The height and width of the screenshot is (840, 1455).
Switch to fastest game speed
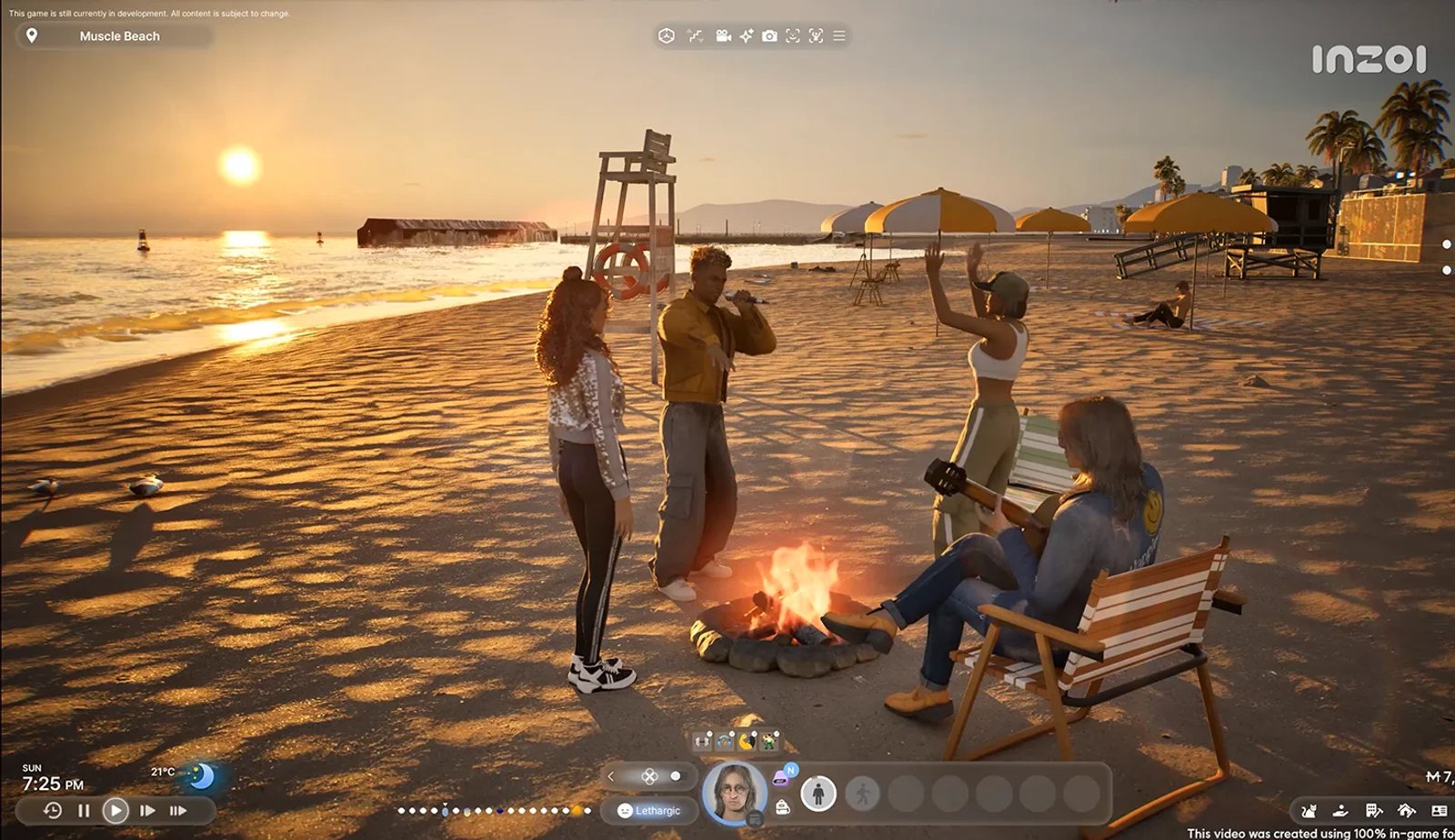(178, 810)
